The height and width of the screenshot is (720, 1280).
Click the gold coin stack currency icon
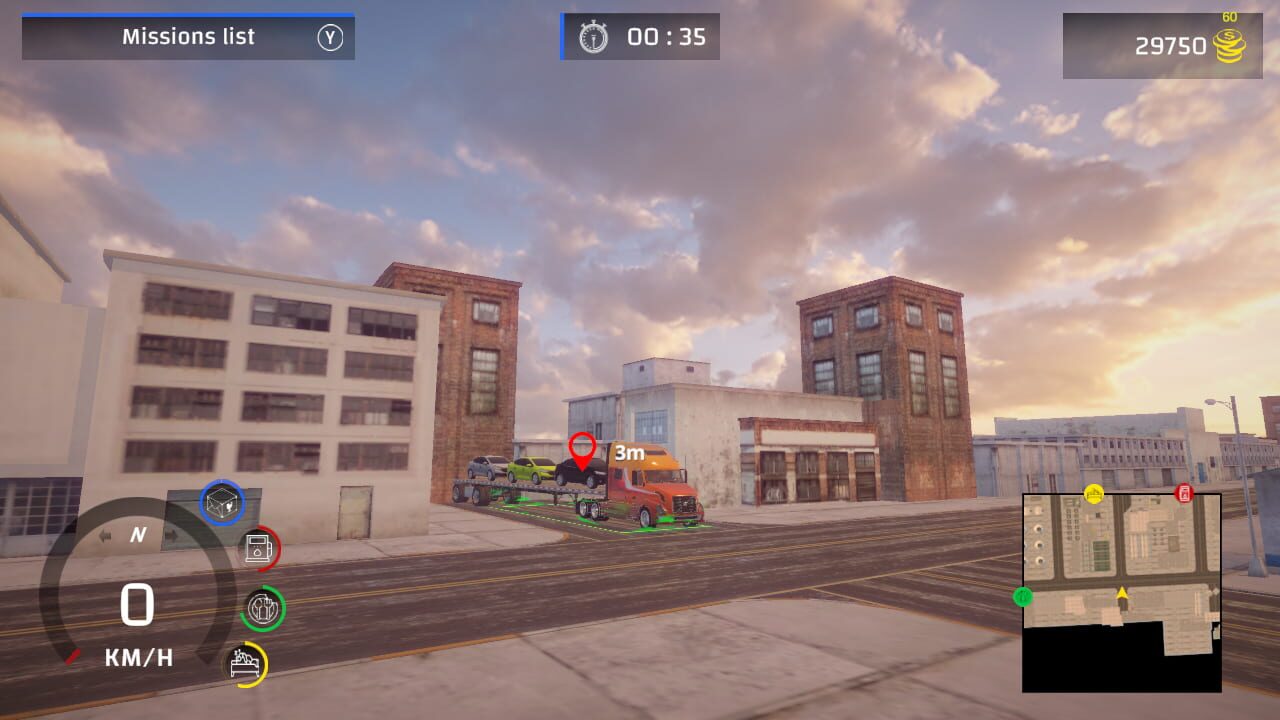point(1228,45)
